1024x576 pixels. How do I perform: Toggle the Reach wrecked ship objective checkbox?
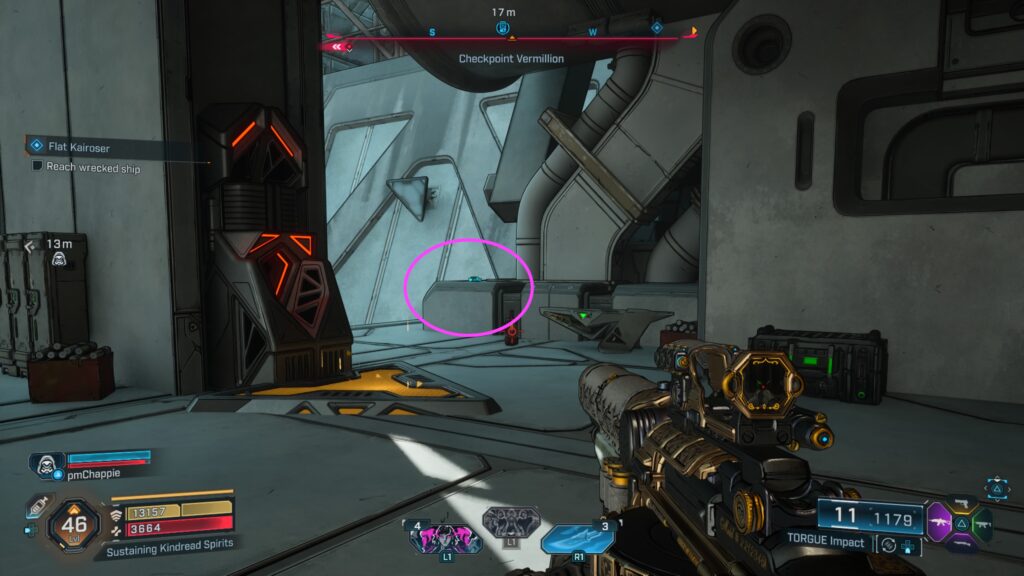(38, 168)
